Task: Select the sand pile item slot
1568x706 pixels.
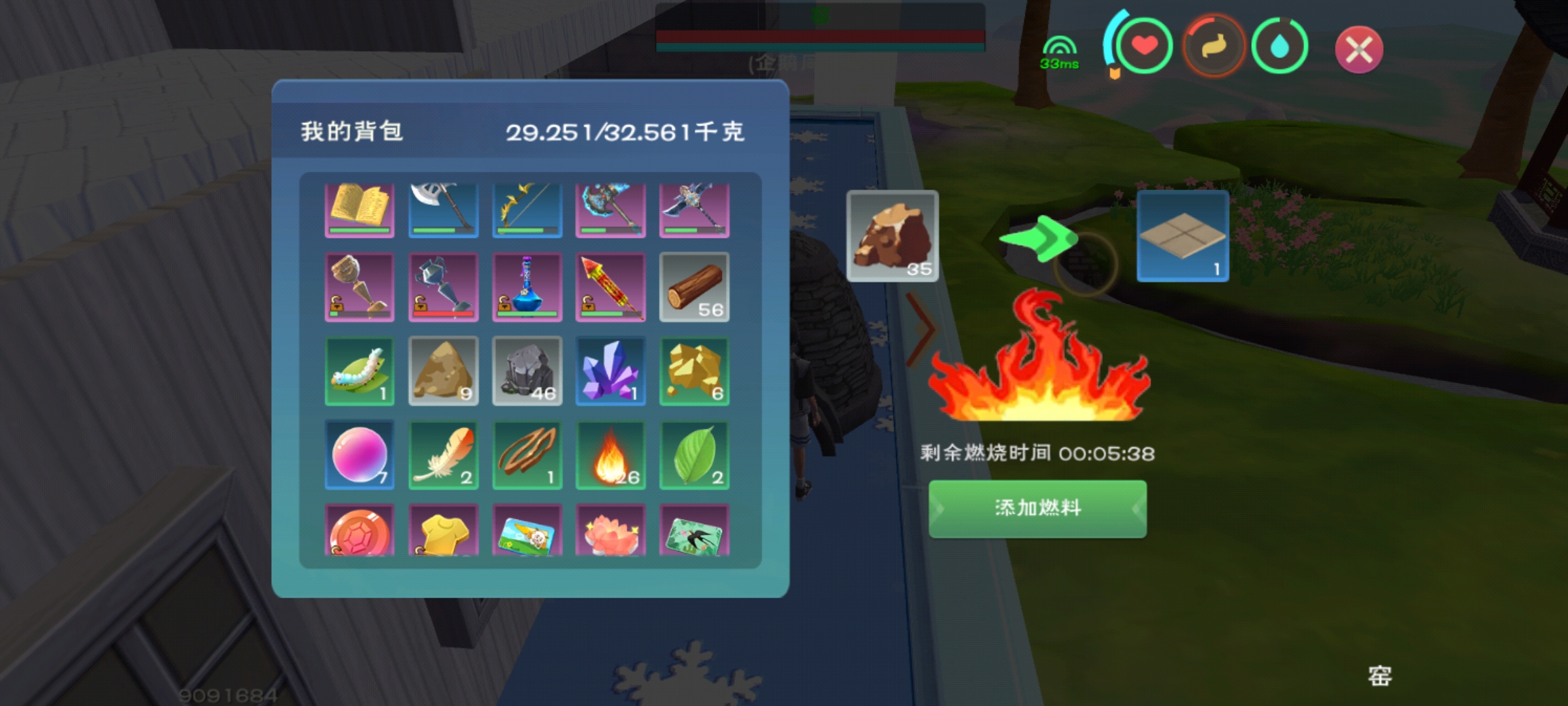Action: [443, 371]
